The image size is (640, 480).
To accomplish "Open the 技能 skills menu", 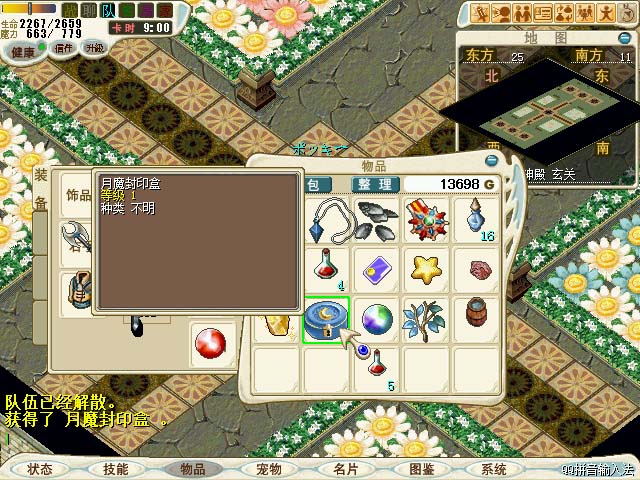I will 116,468.
